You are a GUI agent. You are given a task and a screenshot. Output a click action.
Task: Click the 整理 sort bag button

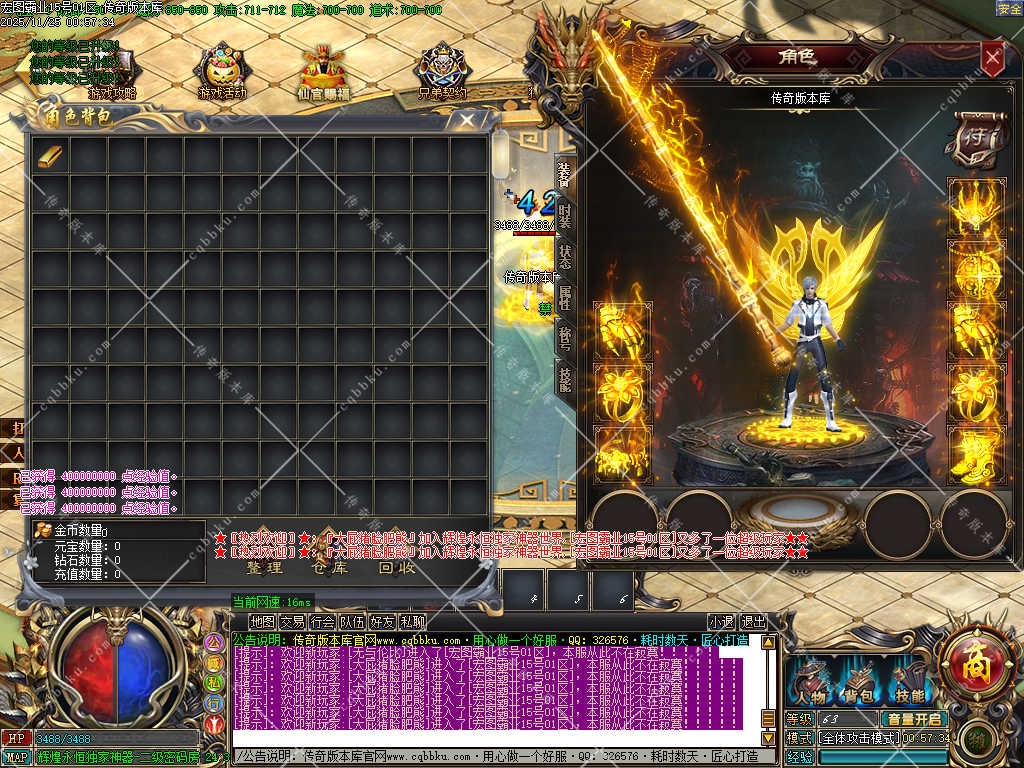tap(265, 567)
